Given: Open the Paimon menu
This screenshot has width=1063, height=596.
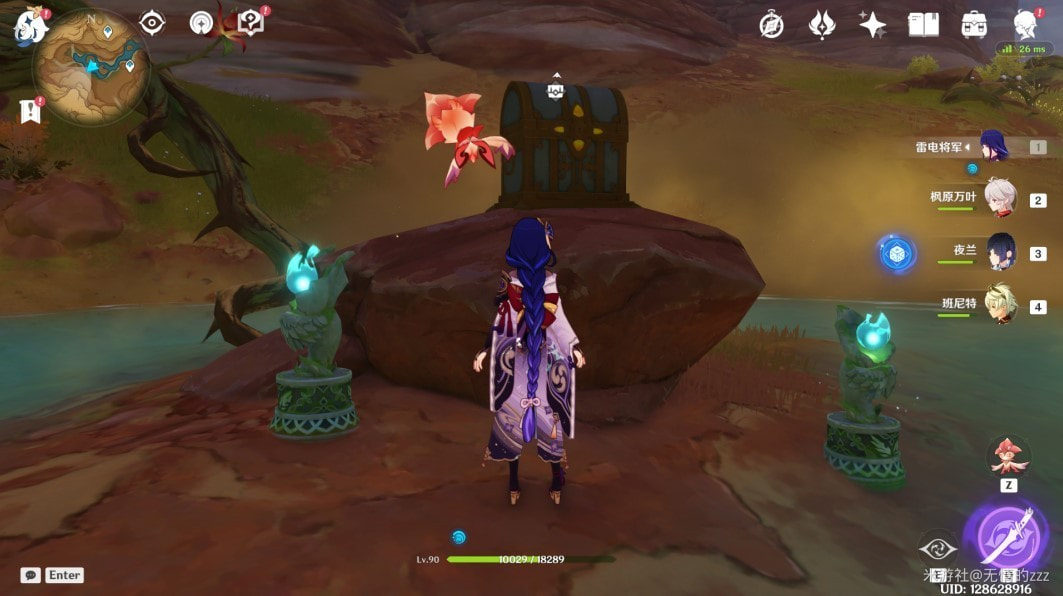Looking at the screenshot, I should click(28, 27).
